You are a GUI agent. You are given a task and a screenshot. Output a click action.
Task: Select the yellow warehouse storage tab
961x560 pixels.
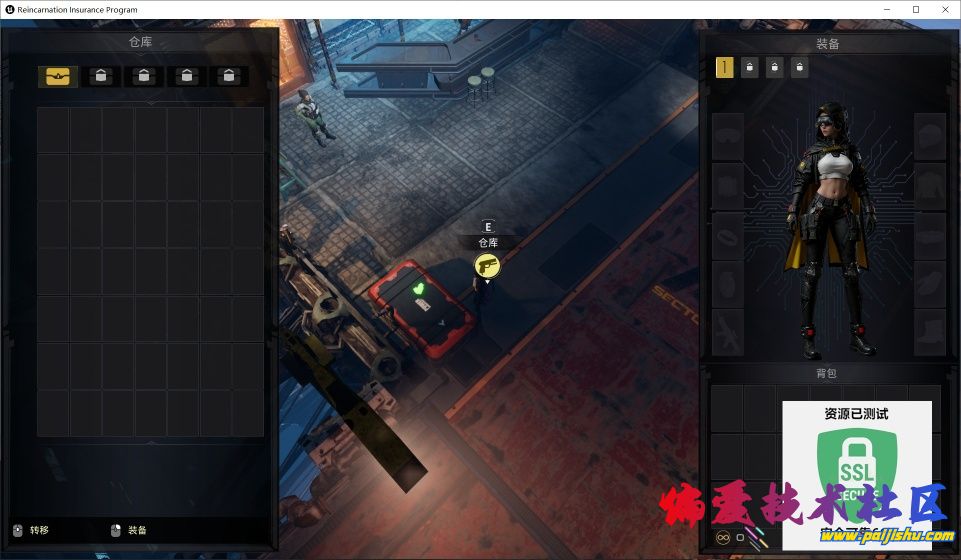(58, 77)
